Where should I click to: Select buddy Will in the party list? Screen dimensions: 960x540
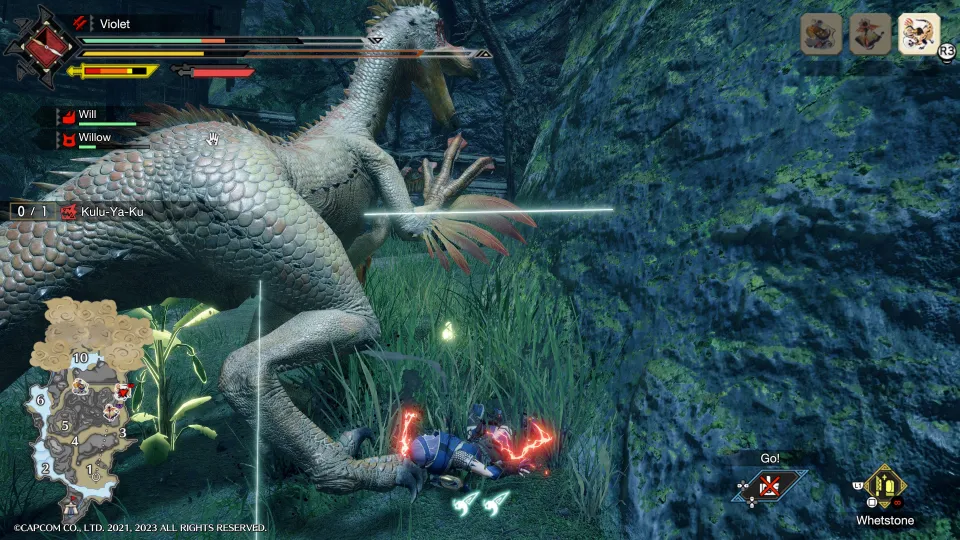88,116
